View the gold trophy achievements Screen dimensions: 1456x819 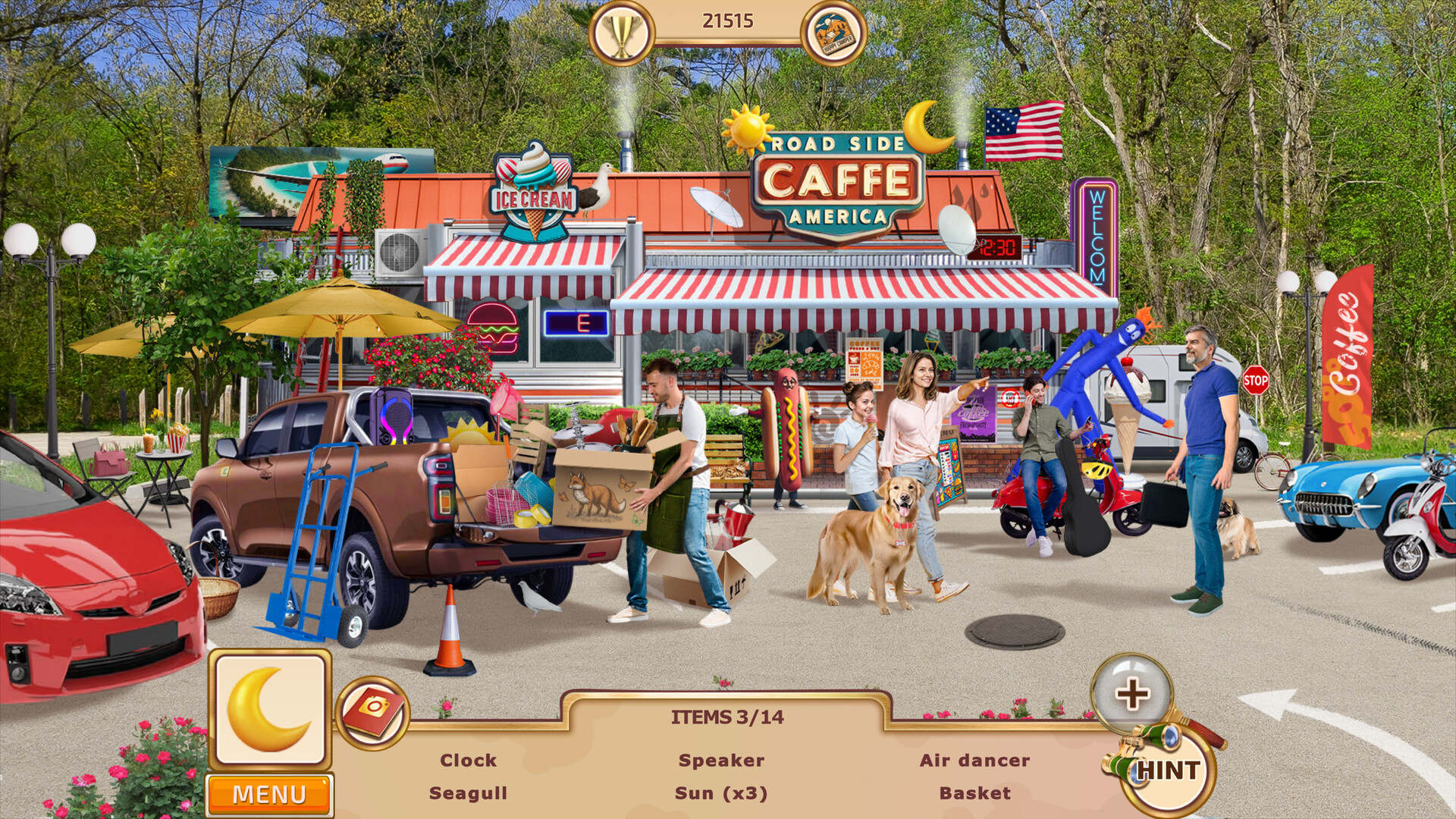click(621, 33)
